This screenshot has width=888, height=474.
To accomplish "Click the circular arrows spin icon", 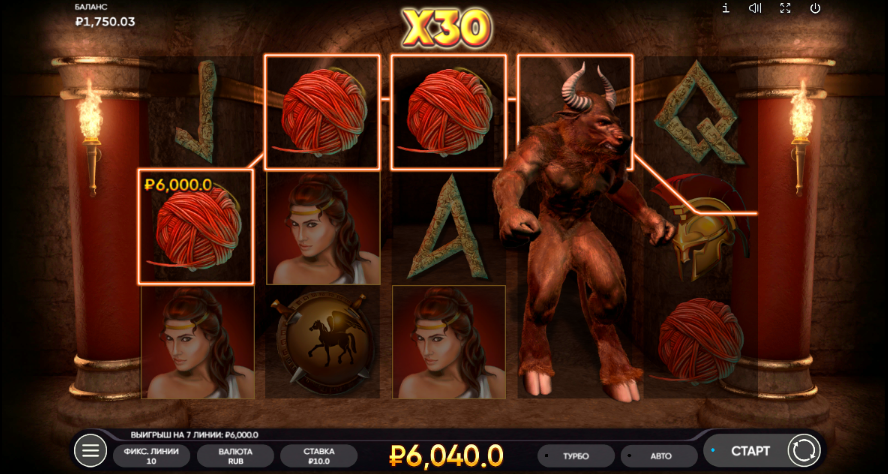I will coord(803,451).
